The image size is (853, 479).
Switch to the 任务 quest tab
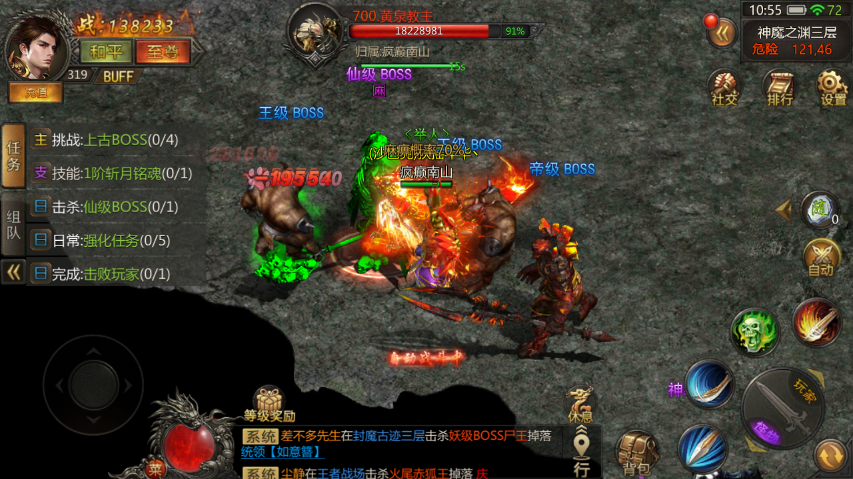13,156
